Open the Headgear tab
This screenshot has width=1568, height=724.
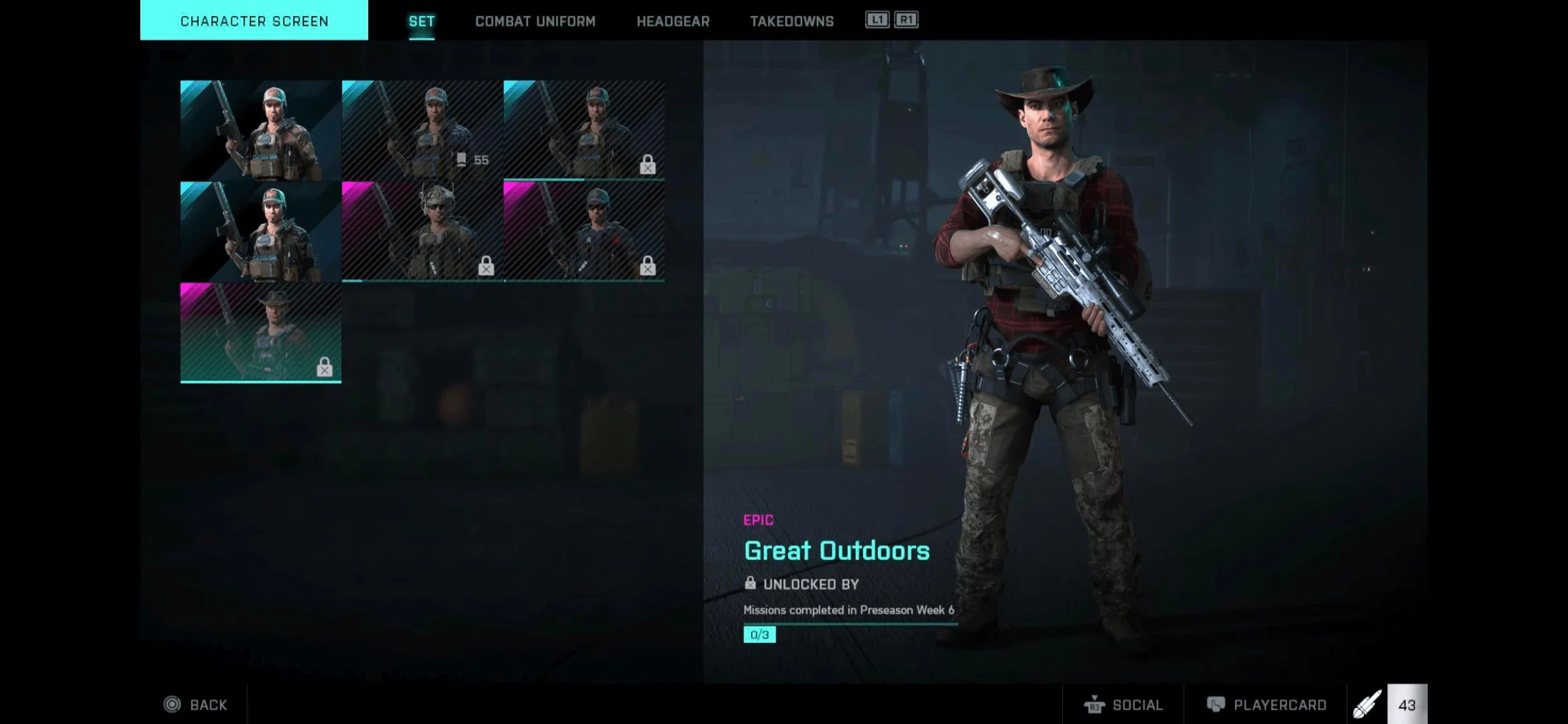click(x=673, y=21)
